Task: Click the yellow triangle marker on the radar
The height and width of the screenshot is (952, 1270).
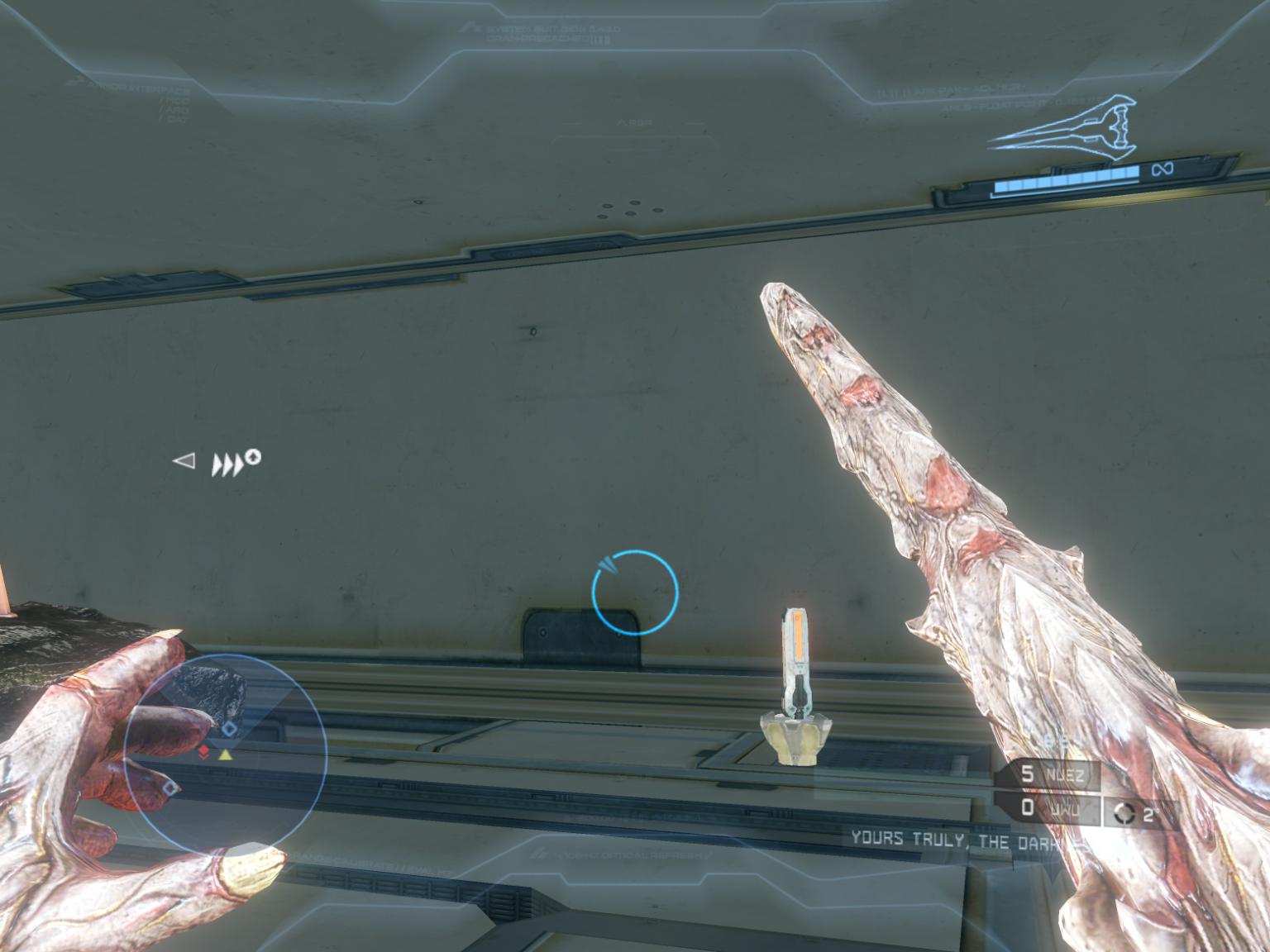Action: (x=225, y=754)
